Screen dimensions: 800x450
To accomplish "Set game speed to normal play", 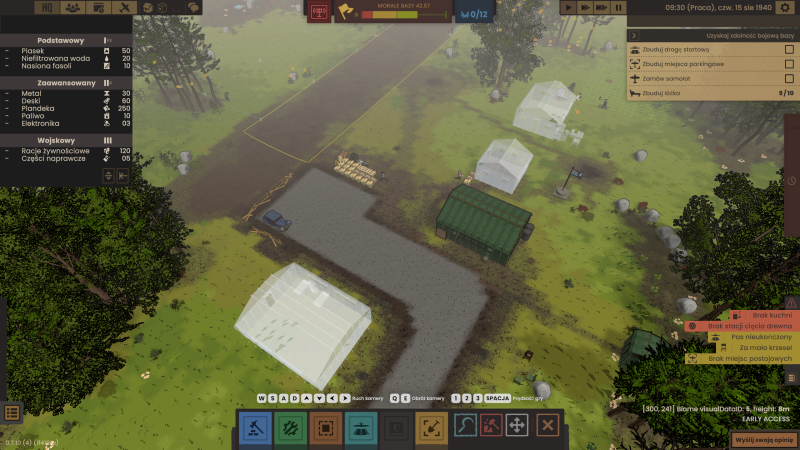I will click(568, 7).
